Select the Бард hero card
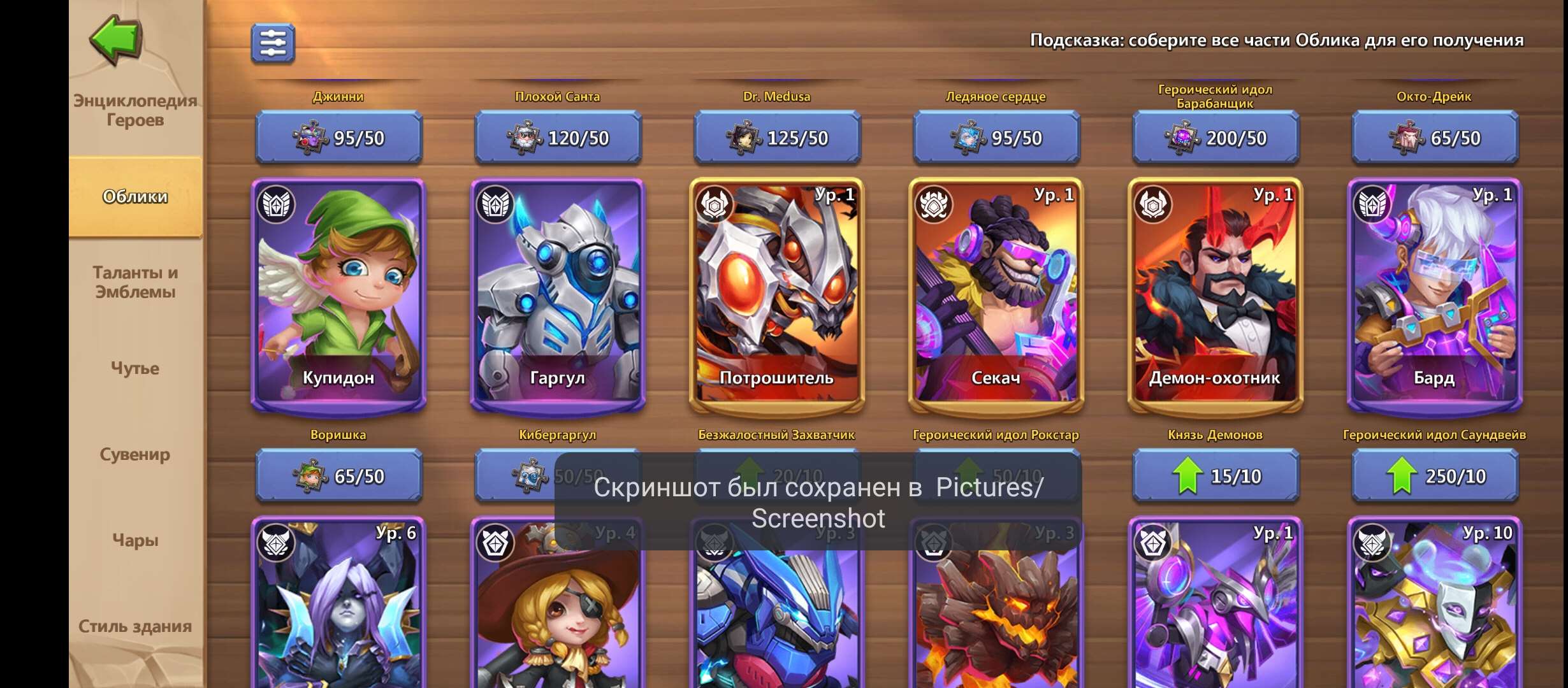The image size is (1568, 688). [1434, 294]
